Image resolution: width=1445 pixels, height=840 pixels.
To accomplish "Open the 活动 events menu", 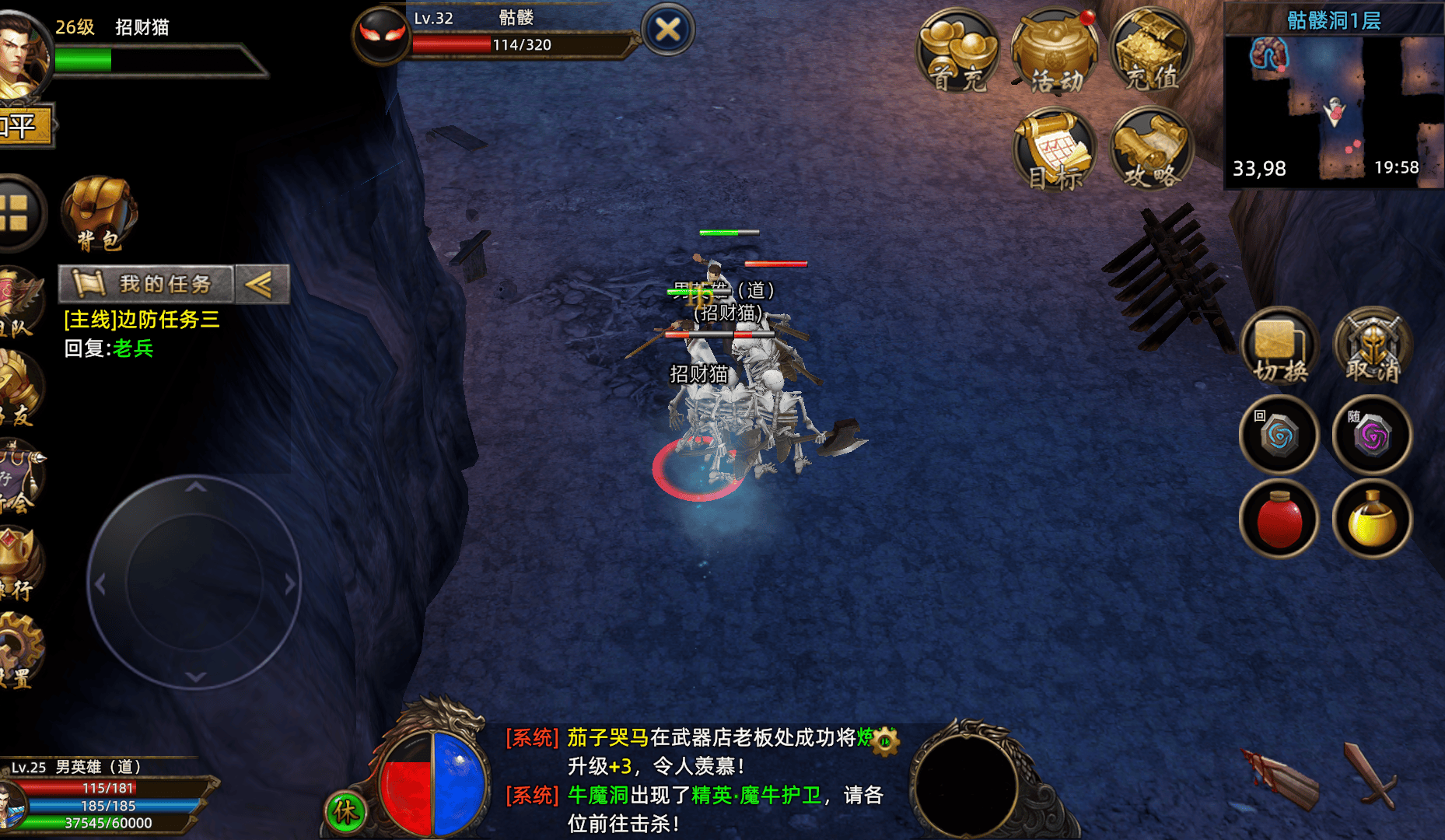I will (x=1055, y=51).
